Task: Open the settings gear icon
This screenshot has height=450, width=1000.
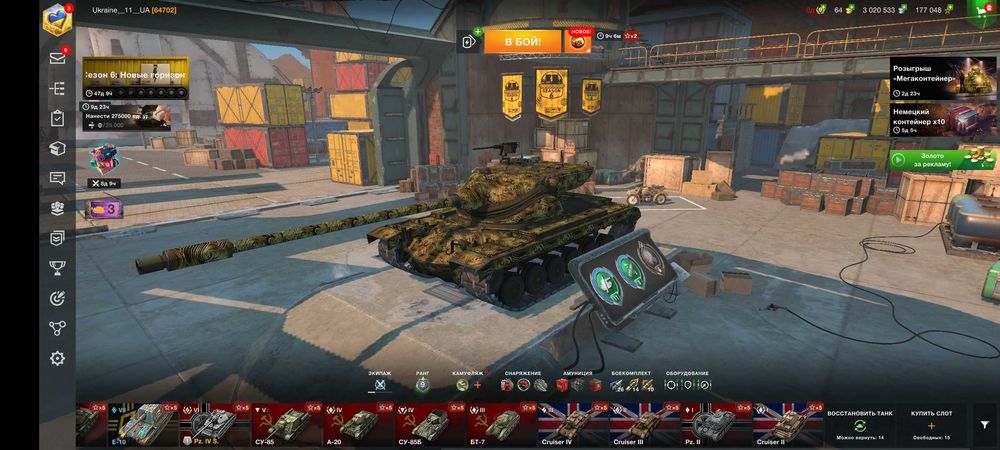Action: (x=58, y=357)
